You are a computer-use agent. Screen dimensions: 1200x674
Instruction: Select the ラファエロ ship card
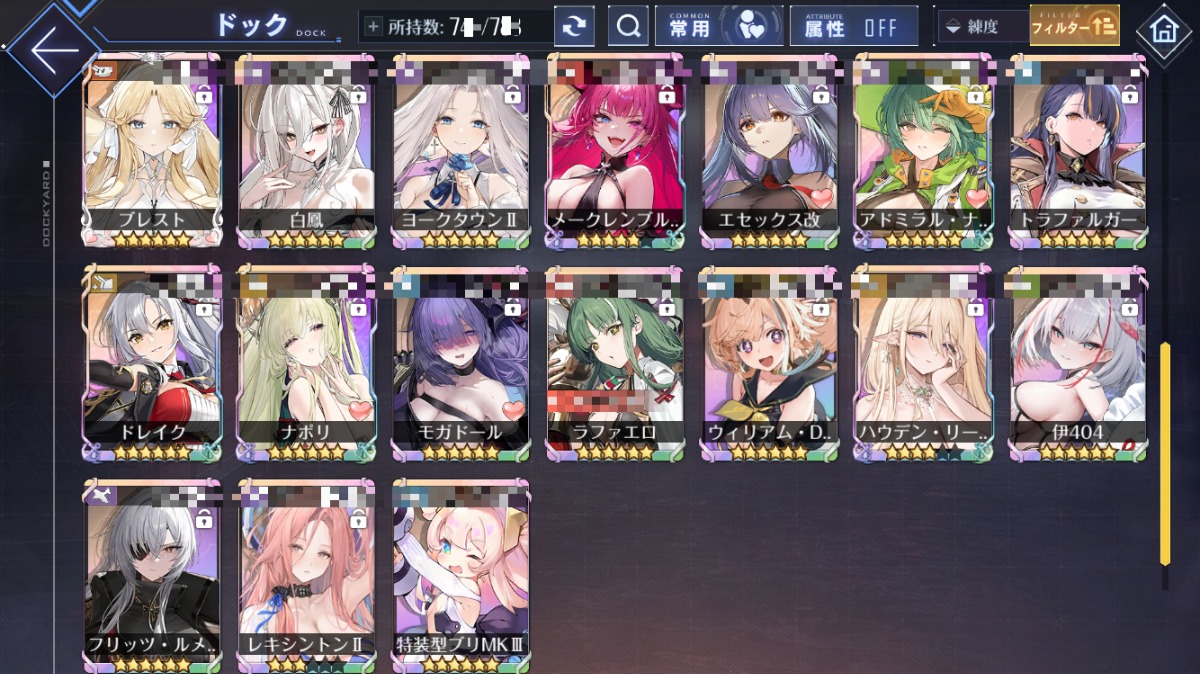[x=615, y=362]
